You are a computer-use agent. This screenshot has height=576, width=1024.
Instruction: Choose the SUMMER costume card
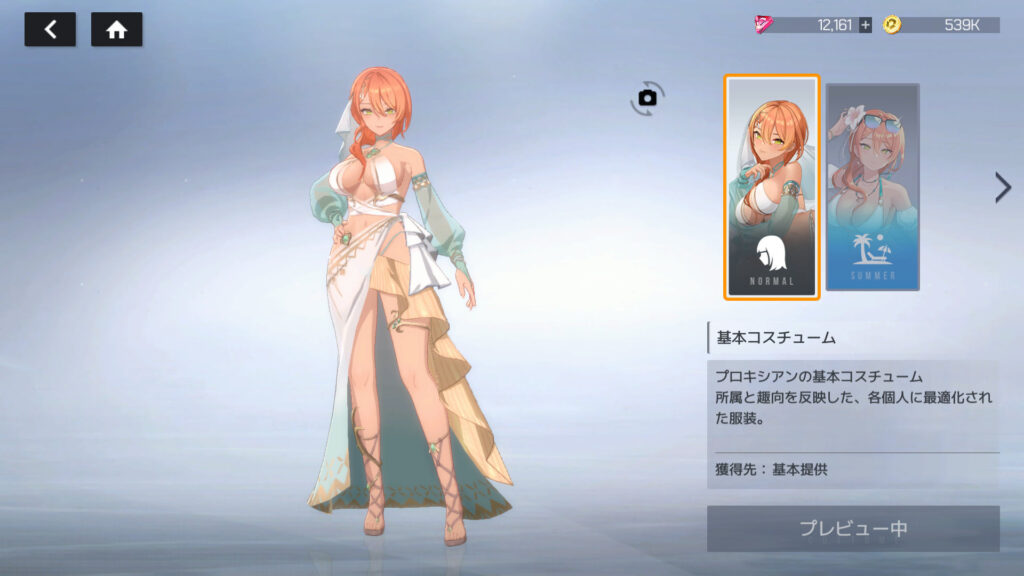pyautogui.click(x=872, y=187)
